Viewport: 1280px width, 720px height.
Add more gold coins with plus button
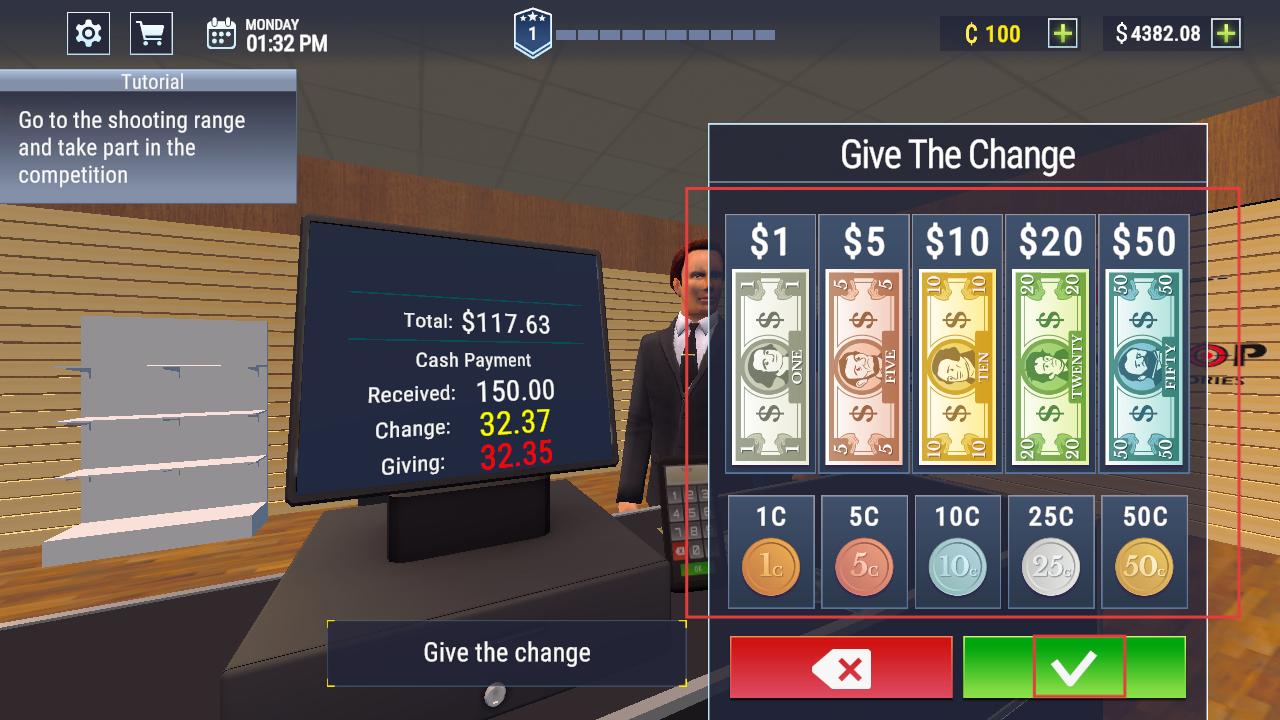1062,34
